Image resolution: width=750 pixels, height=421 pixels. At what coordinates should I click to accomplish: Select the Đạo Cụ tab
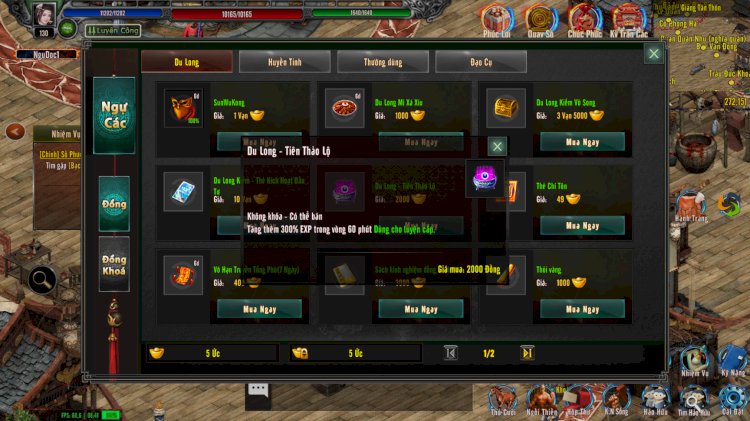(x=480, y=62)
